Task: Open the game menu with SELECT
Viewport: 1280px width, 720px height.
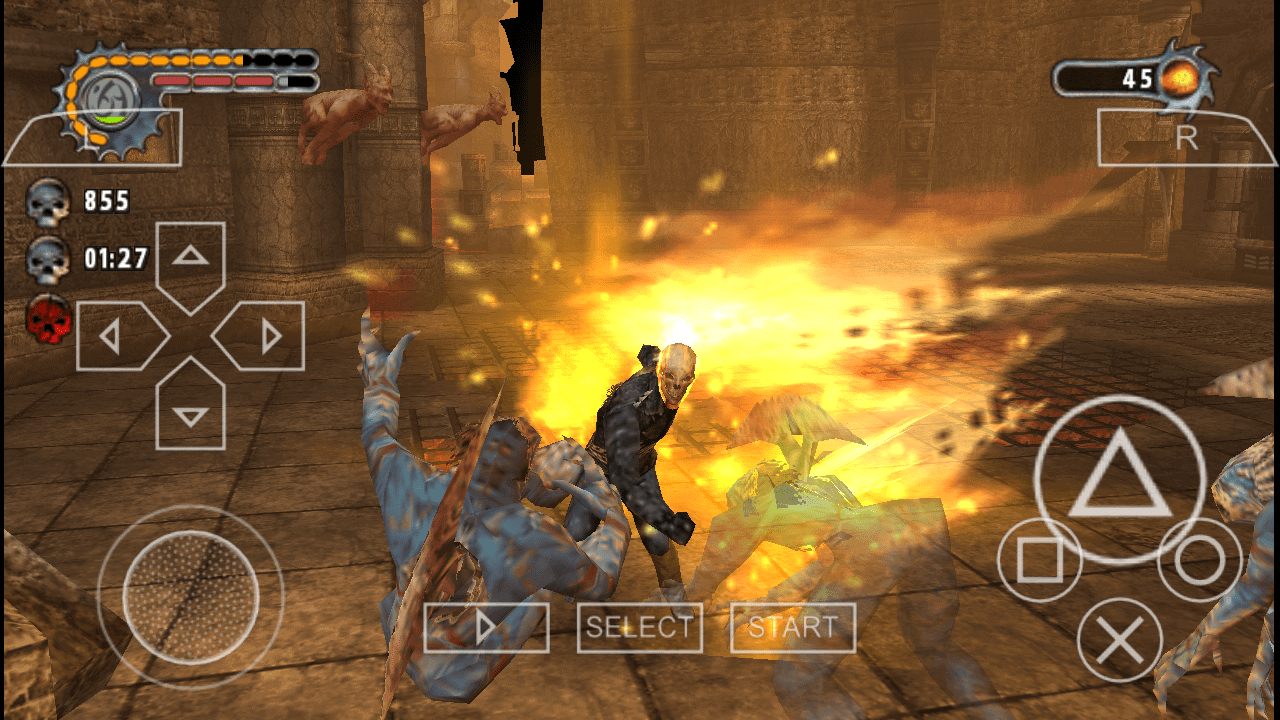Action: pos(639,627)
